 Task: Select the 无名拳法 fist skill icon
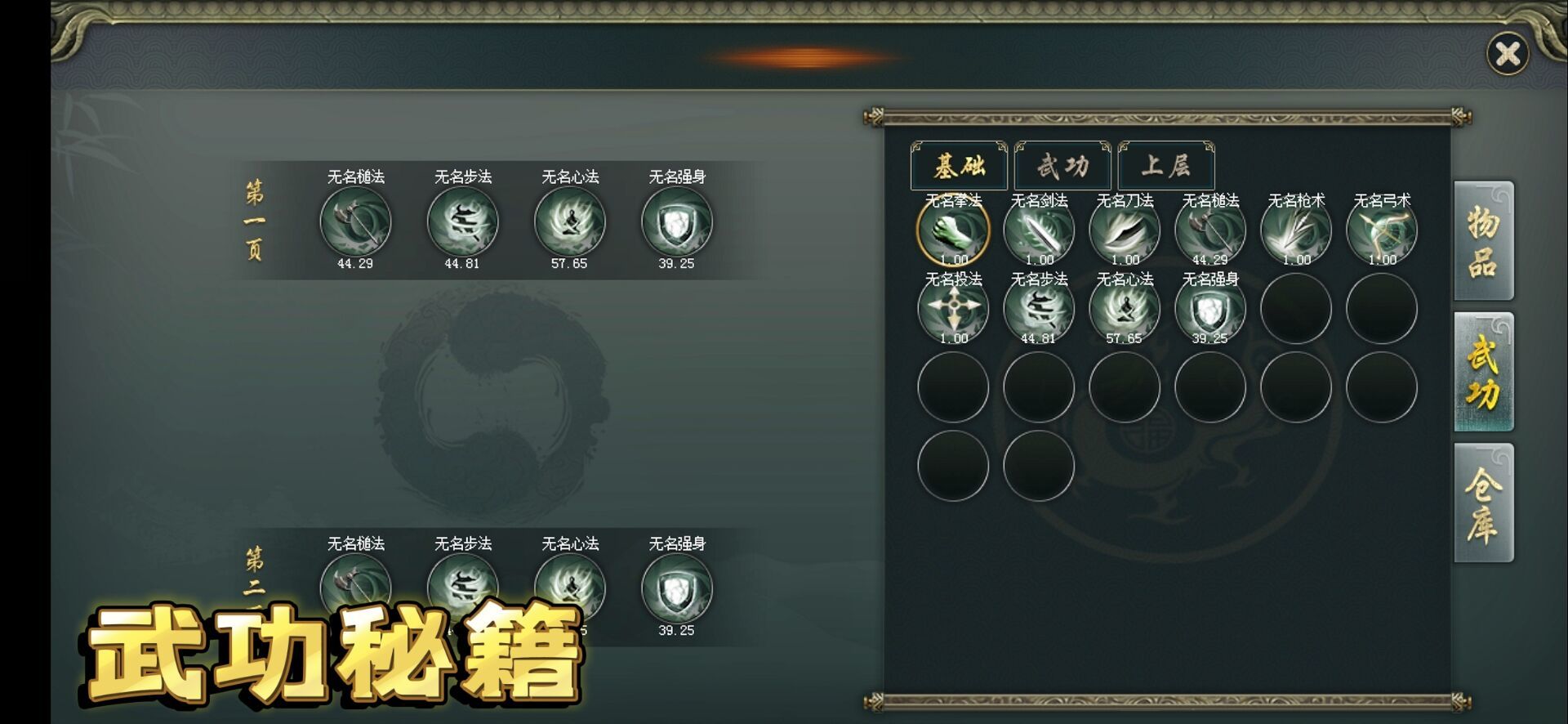pyautogui.click(x=955, y=231)
